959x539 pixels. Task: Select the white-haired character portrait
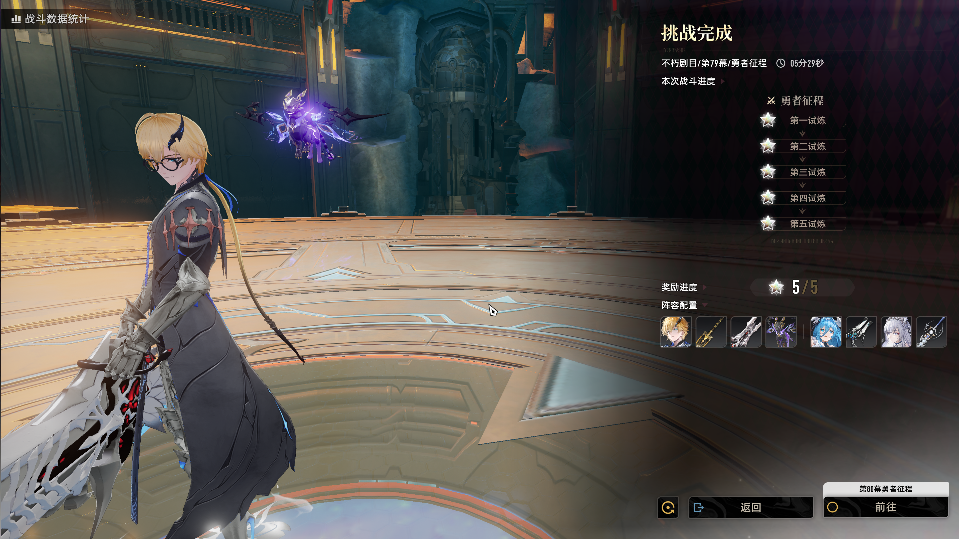pos(896,331)
